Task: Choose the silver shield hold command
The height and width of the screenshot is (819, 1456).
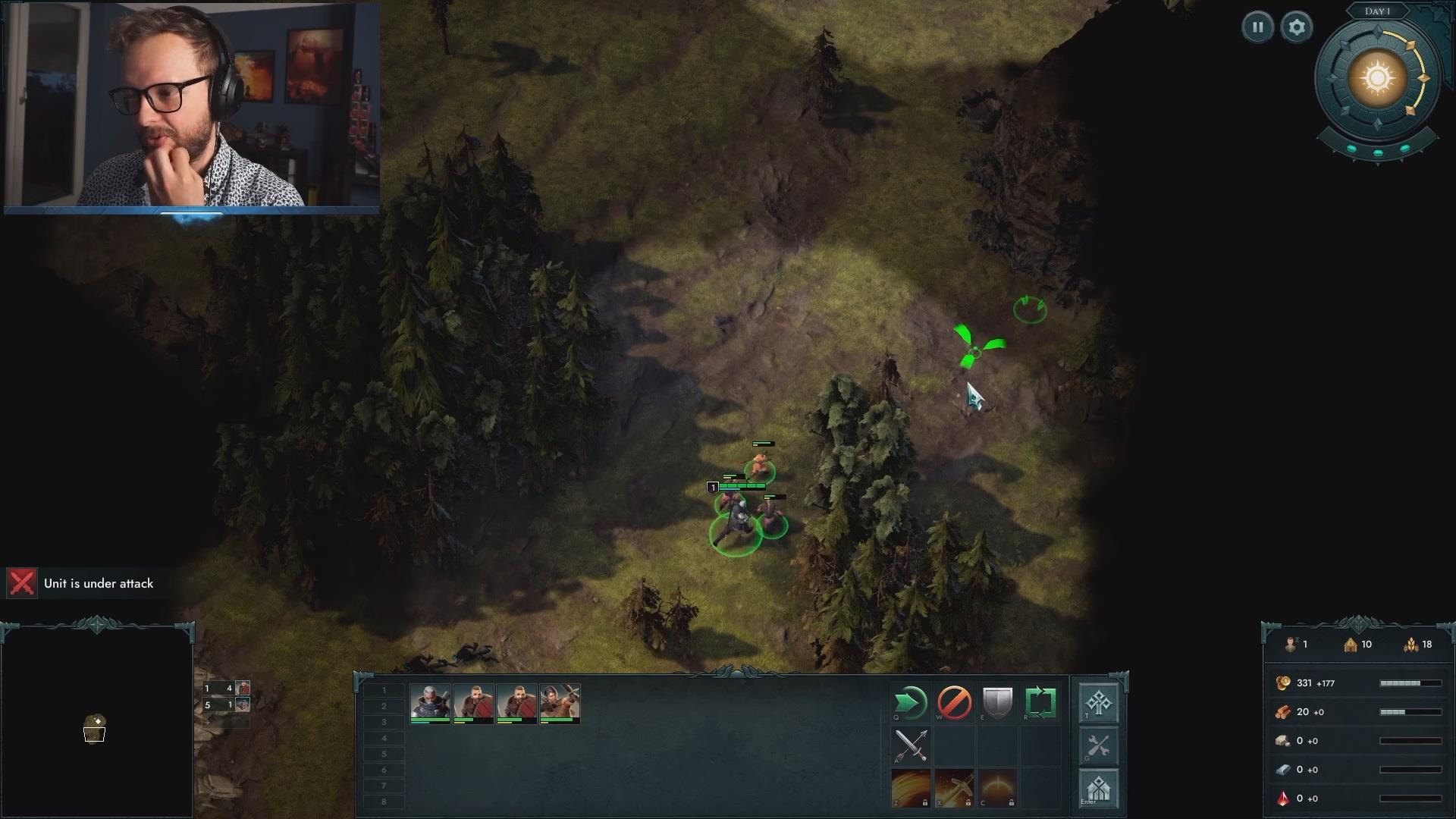Action: coord(997,703)
